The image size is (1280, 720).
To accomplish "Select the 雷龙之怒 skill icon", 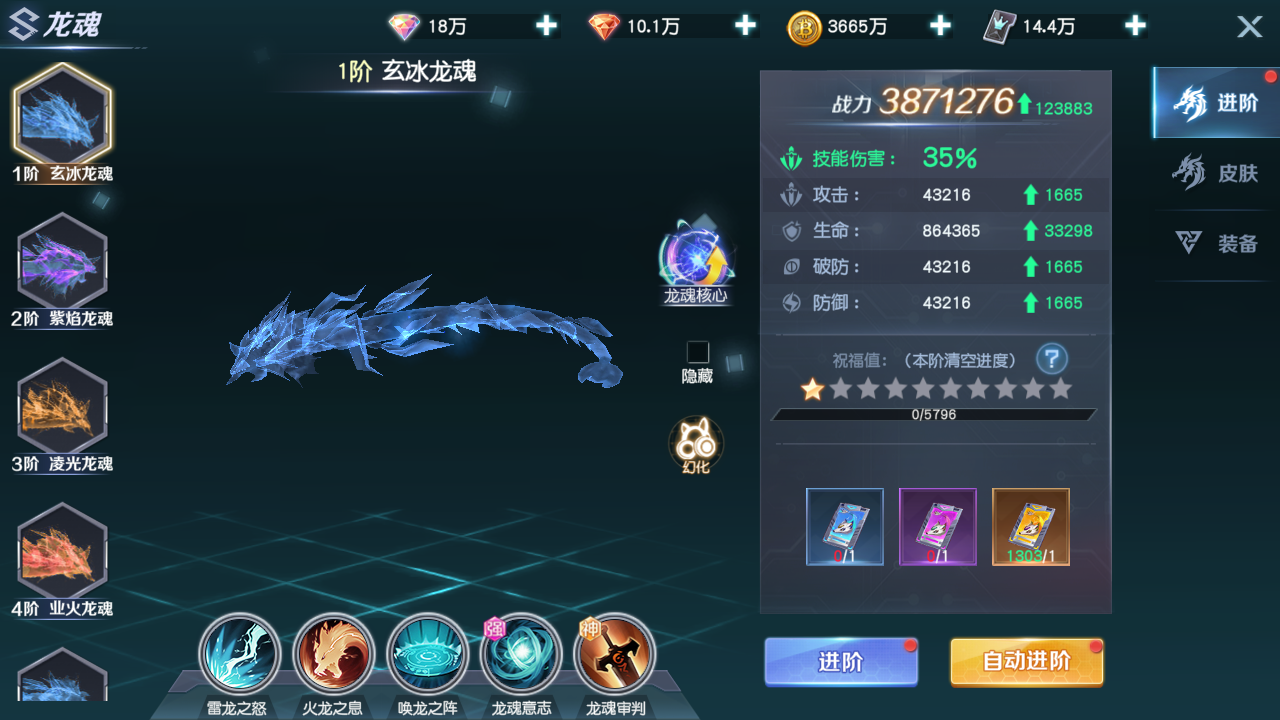I will click(x=242, y=653).
